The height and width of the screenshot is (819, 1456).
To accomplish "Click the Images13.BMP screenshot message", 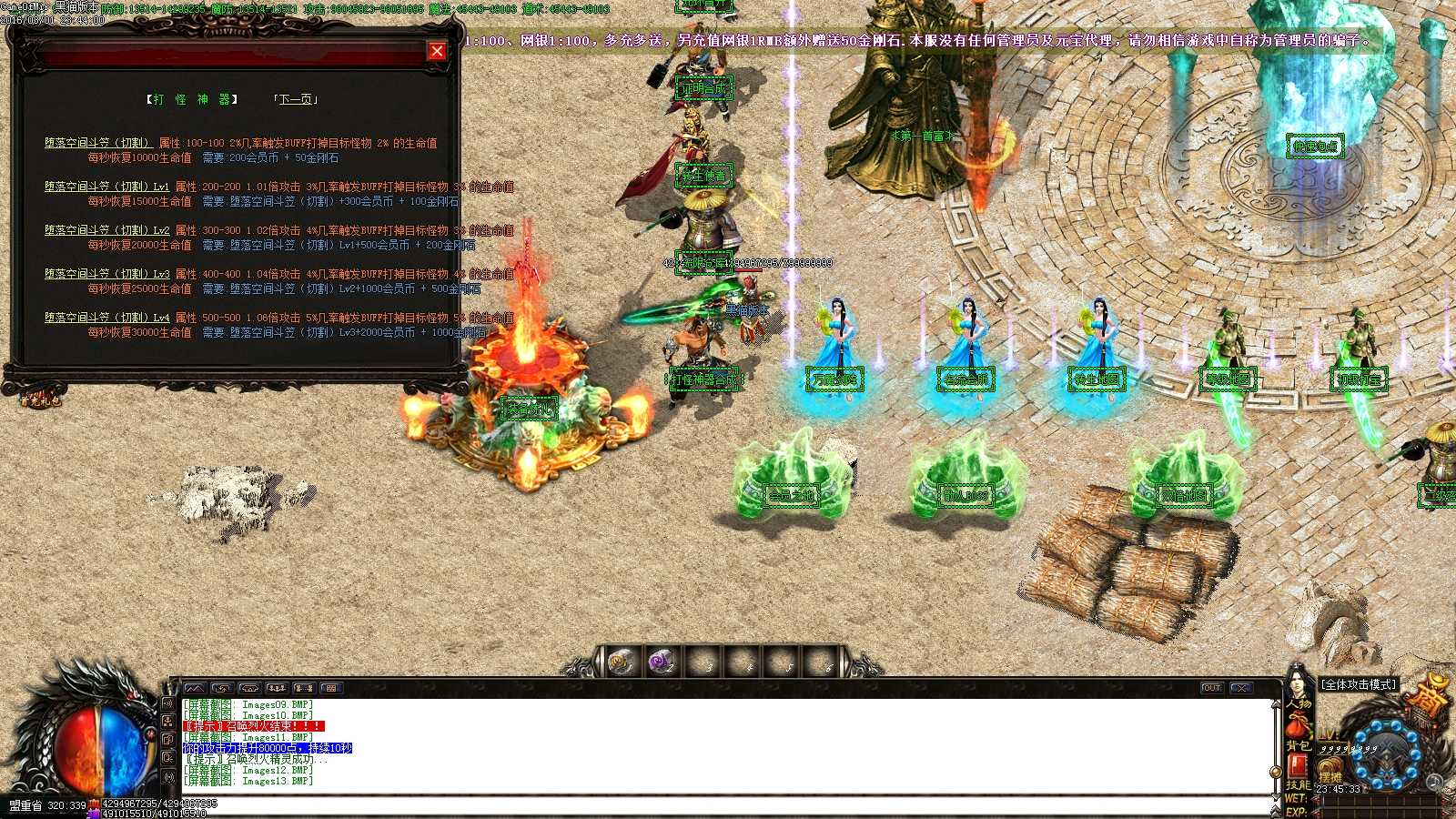I will pyautogui.click(x=248, y=780).
